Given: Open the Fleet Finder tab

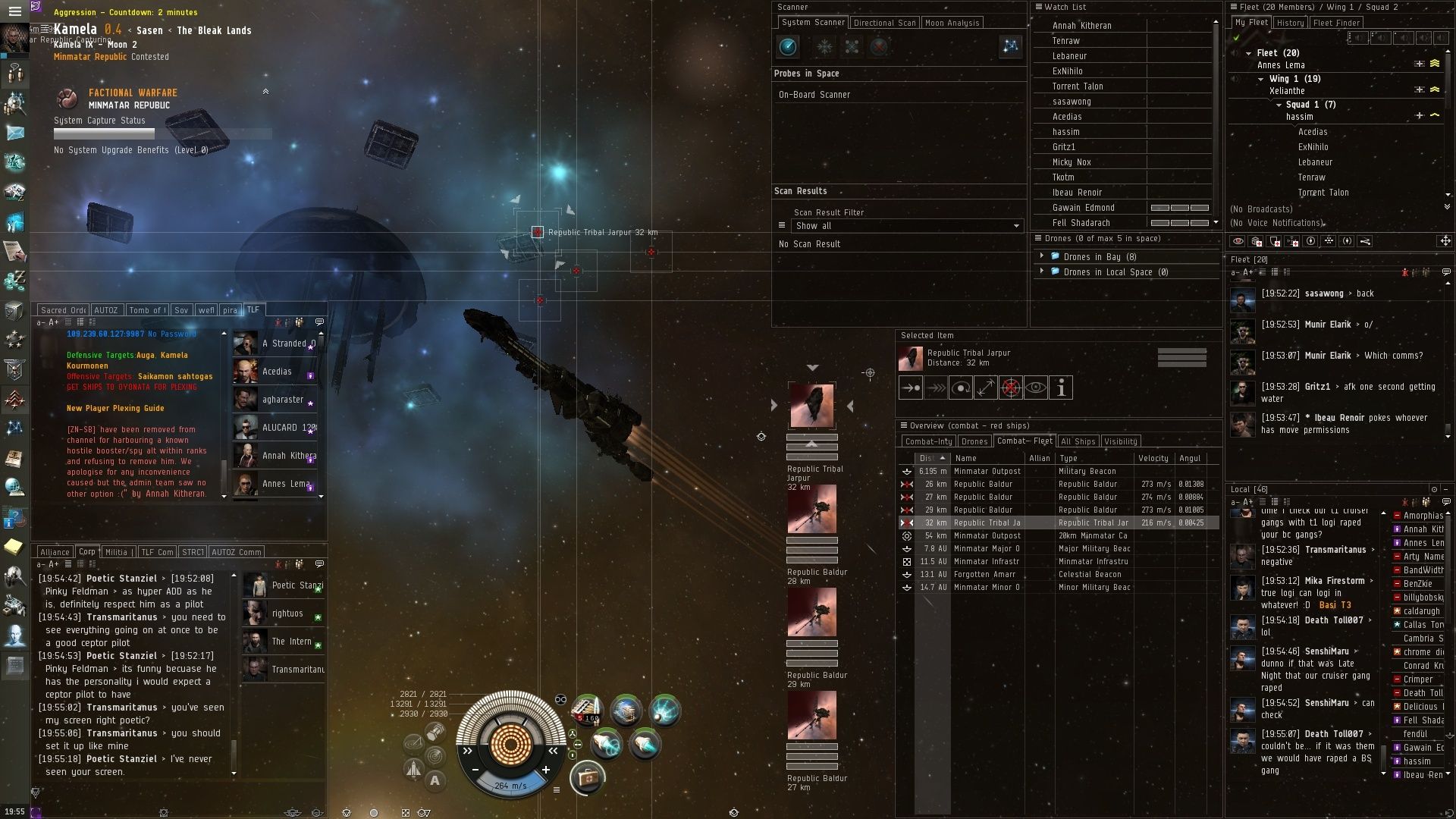Looking at the screenshot, I should coord(1336,23).
